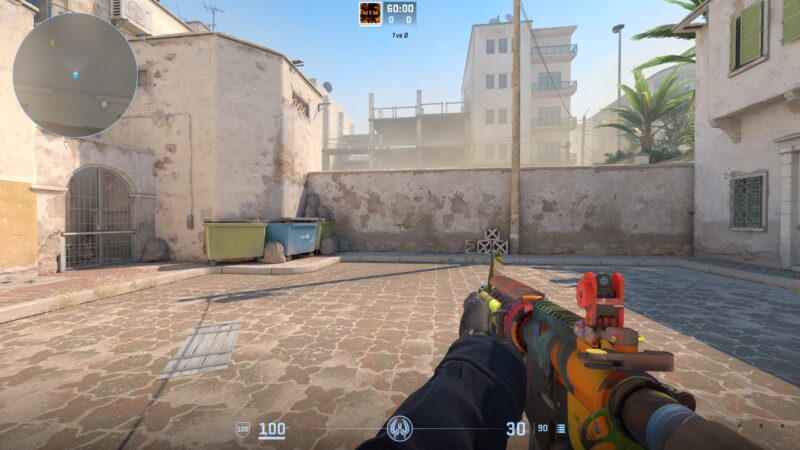Click the fire mode bullets icon
Image resolution: width=800 pixels, height=450 pixels.
click(560, 429)
